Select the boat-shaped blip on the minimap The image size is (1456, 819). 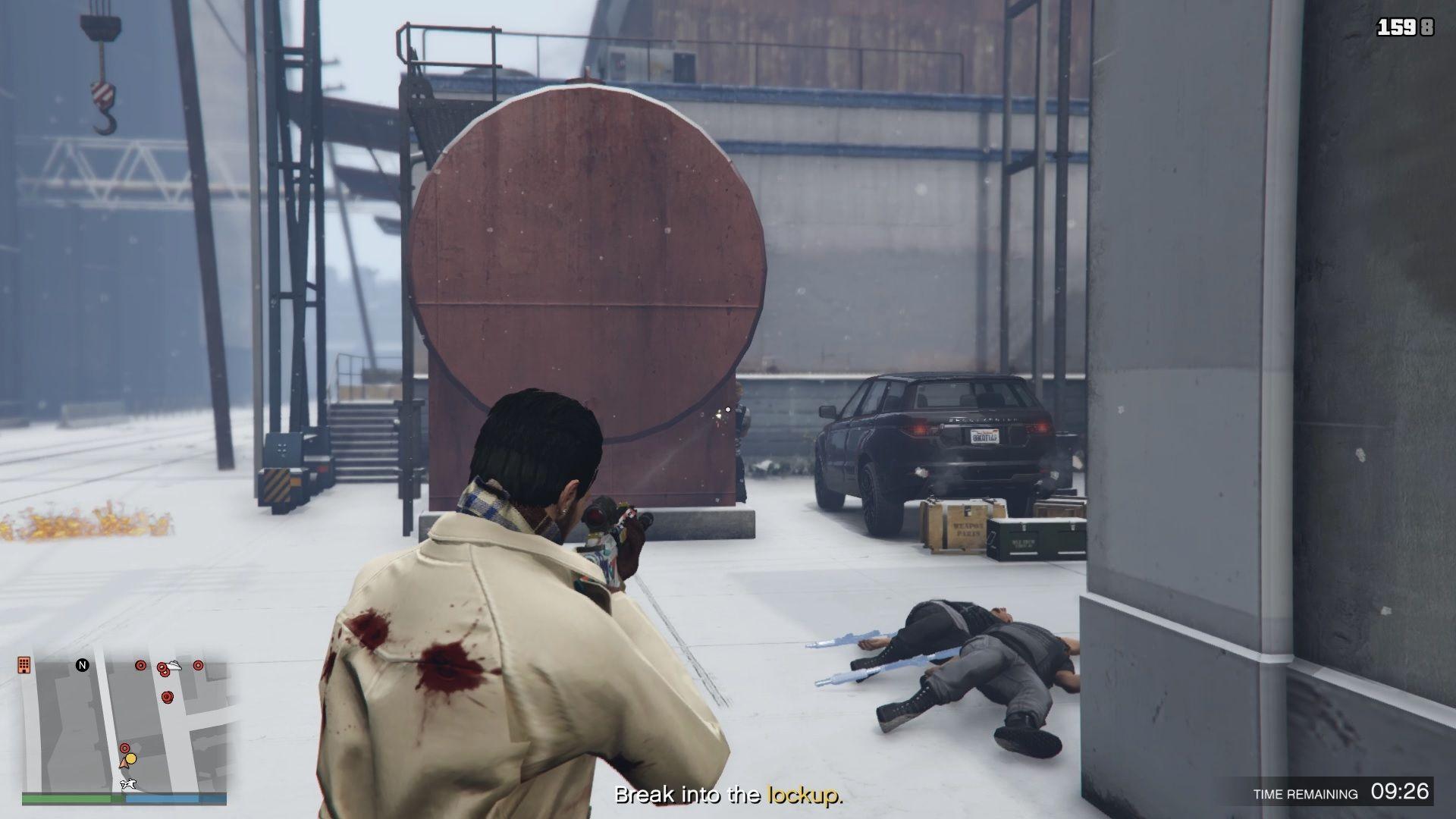[x=174, y=665]
